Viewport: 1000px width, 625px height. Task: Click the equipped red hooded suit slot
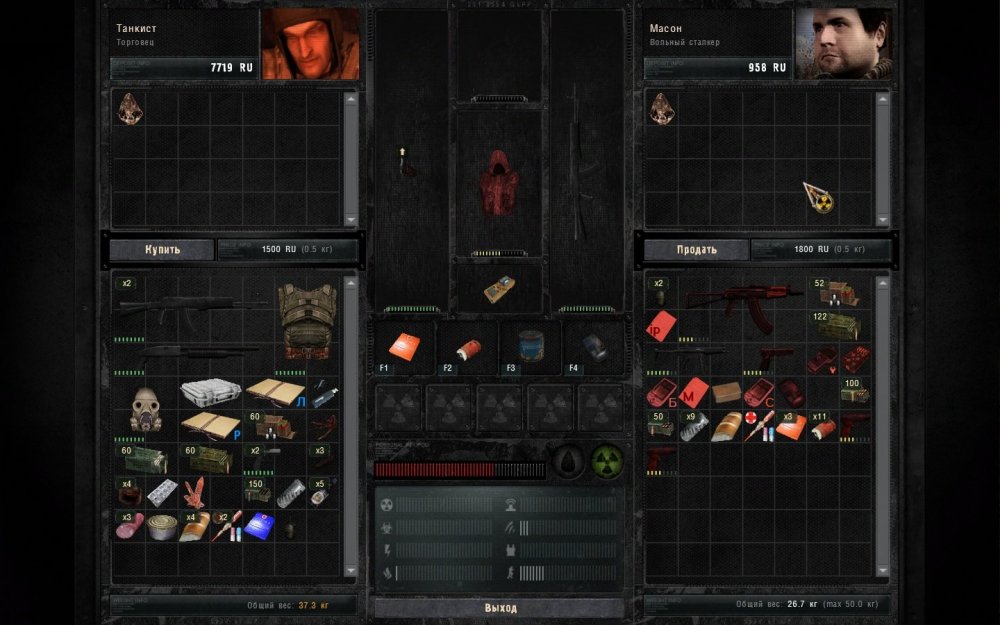(x=498, y=182)
